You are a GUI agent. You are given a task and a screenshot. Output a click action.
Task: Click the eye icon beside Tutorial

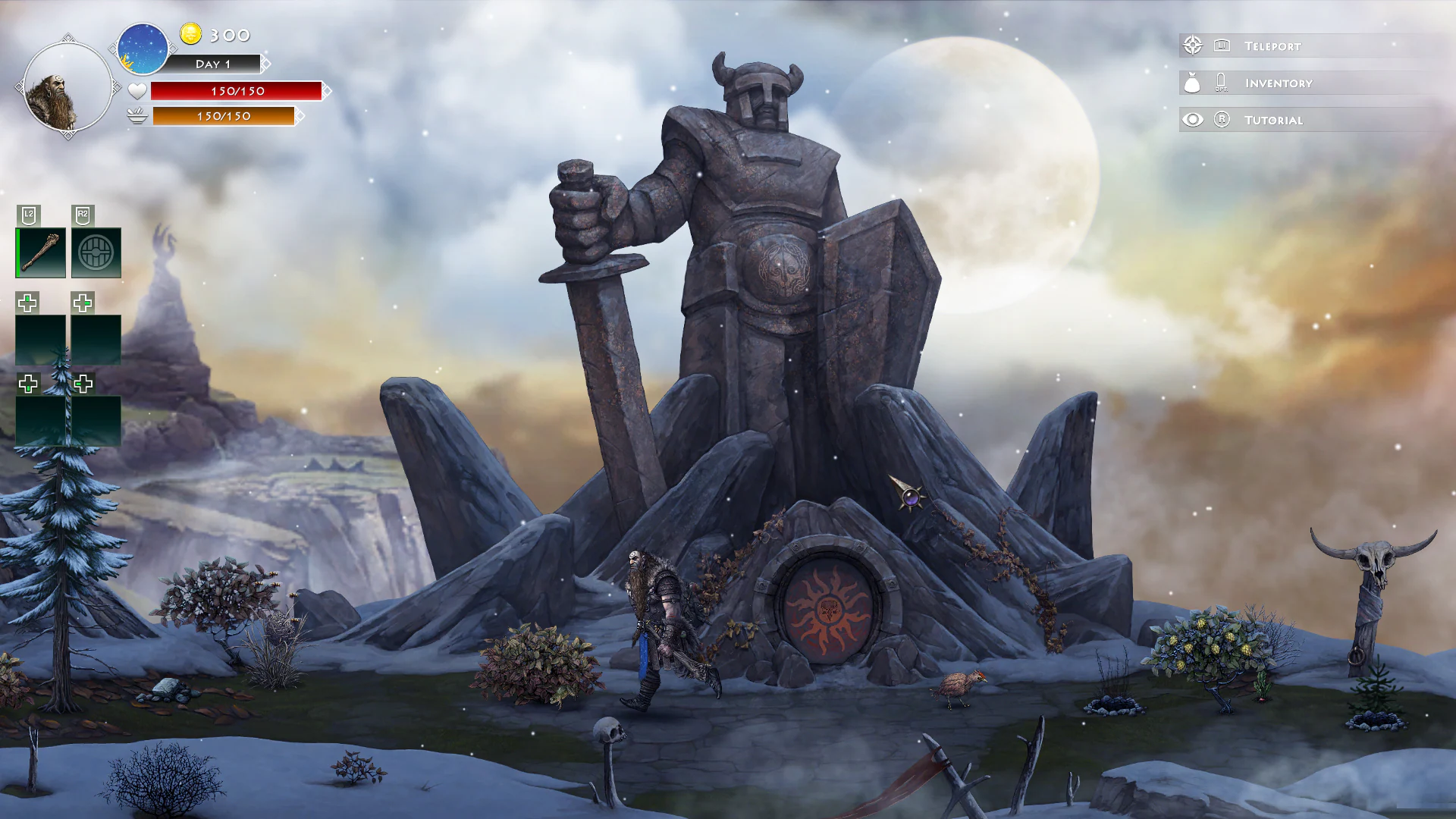point(1193,120)
